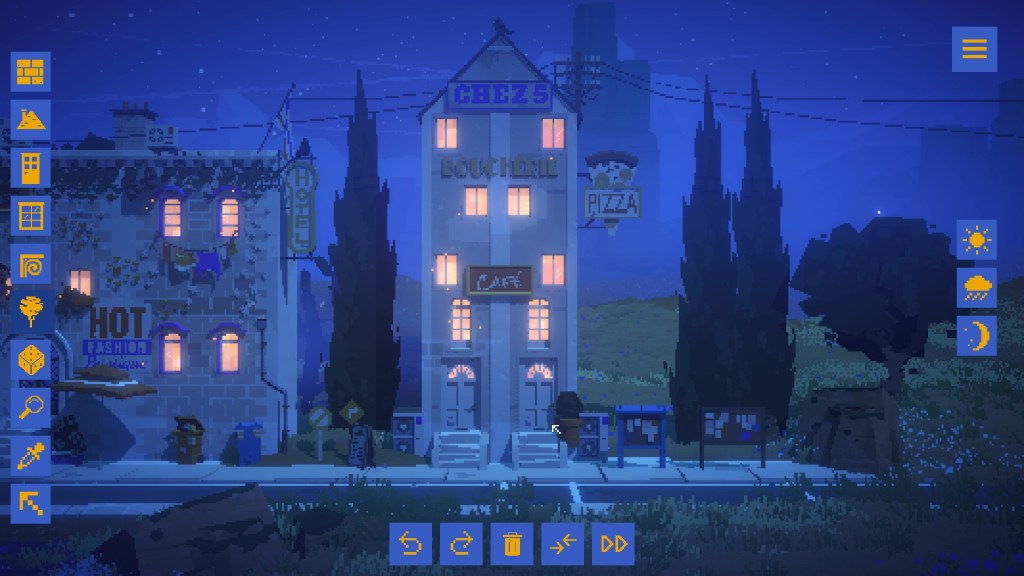The width and height of the screenshot is (1024, 576).
Task: Choose the tree and plants tool
Action: 32,313
